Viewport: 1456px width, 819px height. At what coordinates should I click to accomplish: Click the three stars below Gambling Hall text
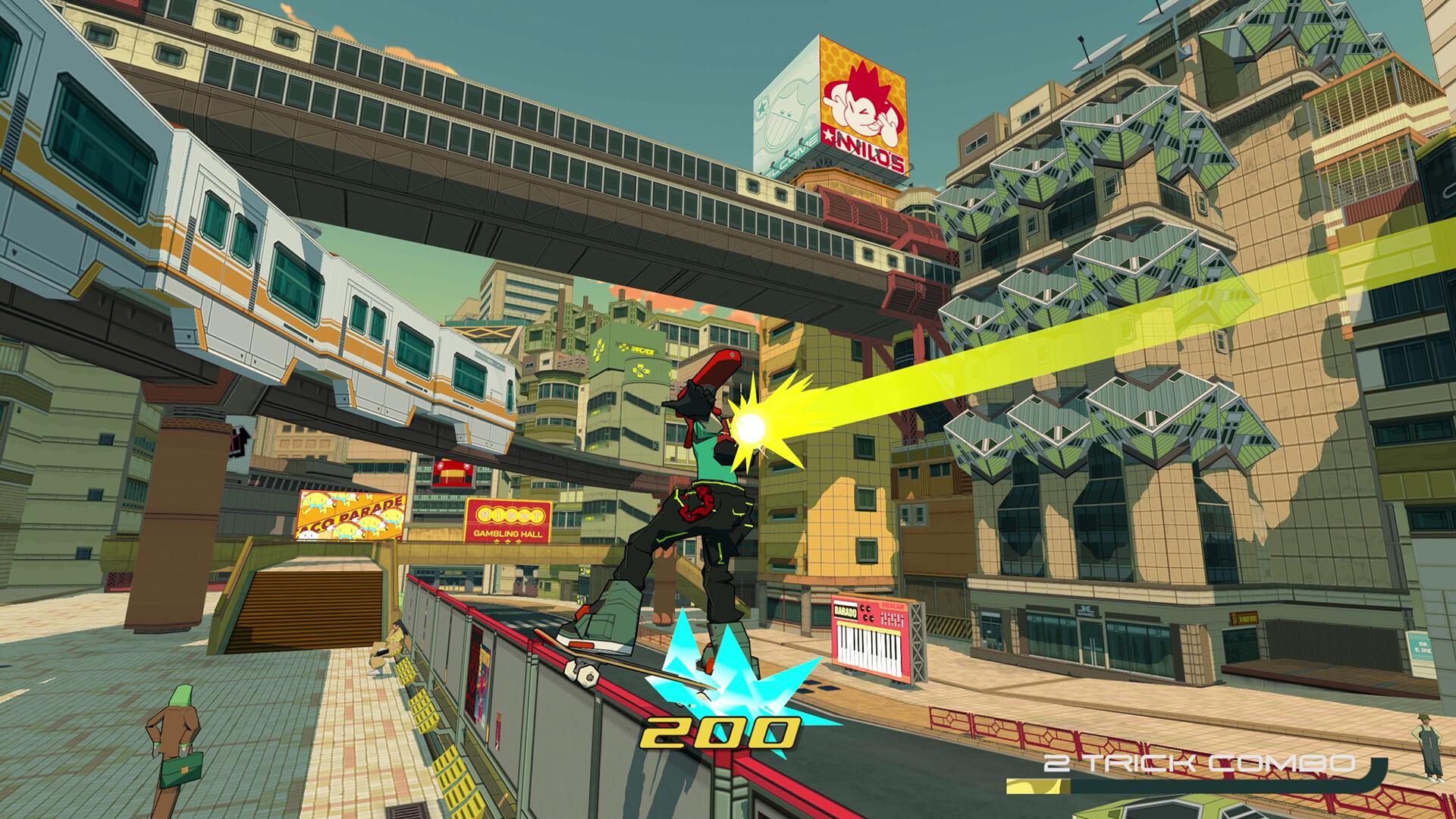[x=507, y=541]
